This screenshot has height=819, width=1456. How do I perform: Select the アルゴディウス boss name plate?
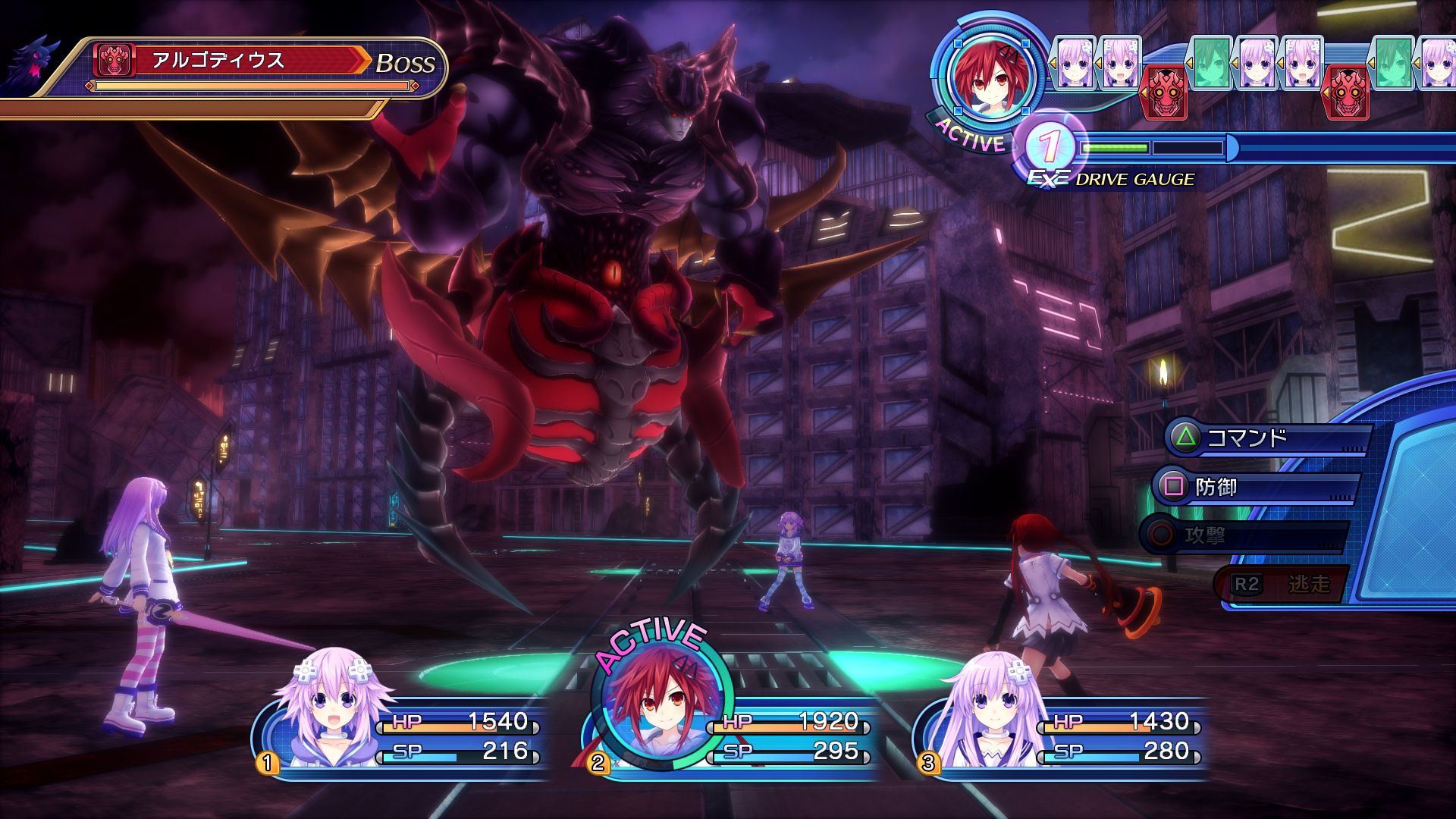(227, 61)
